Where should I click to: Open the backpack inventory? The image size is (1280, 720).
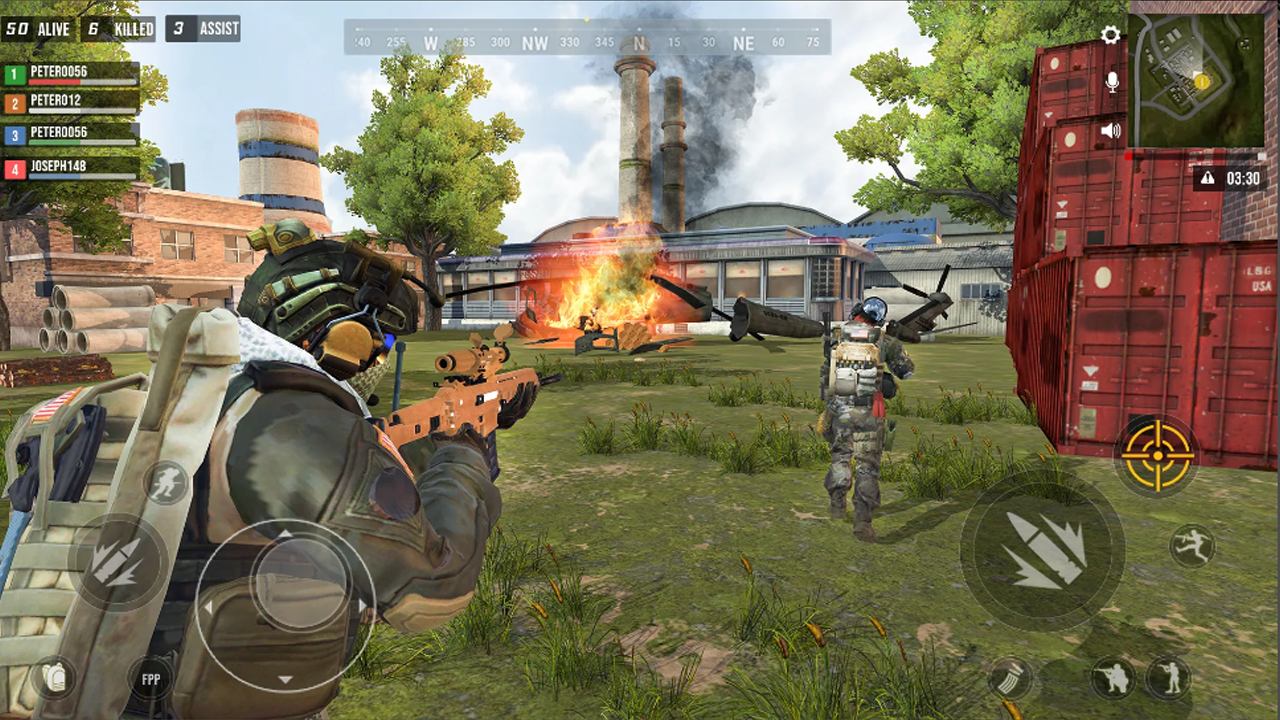(53, 677)
